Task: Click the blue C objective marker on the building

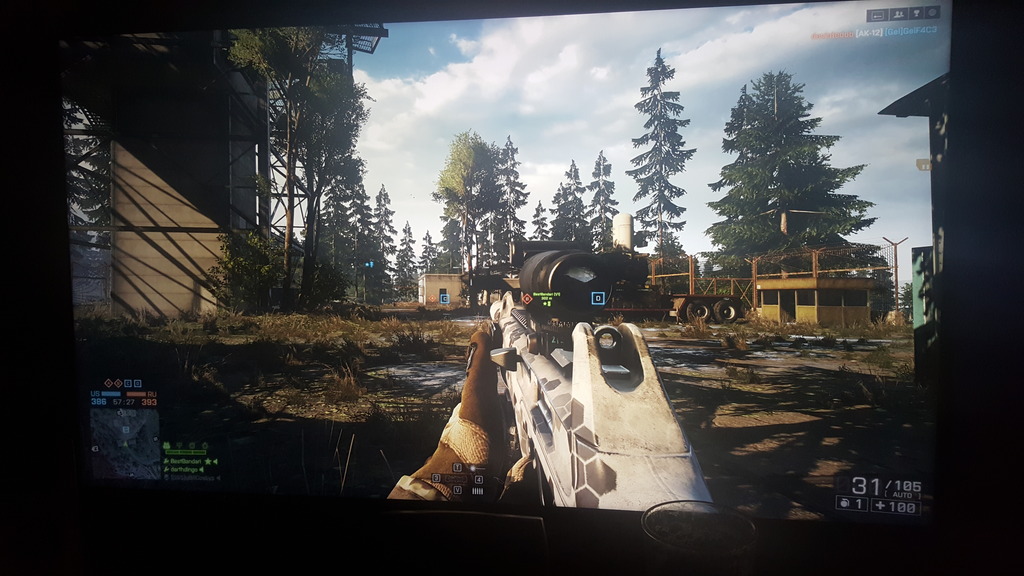Action: (x=444, y=298)
